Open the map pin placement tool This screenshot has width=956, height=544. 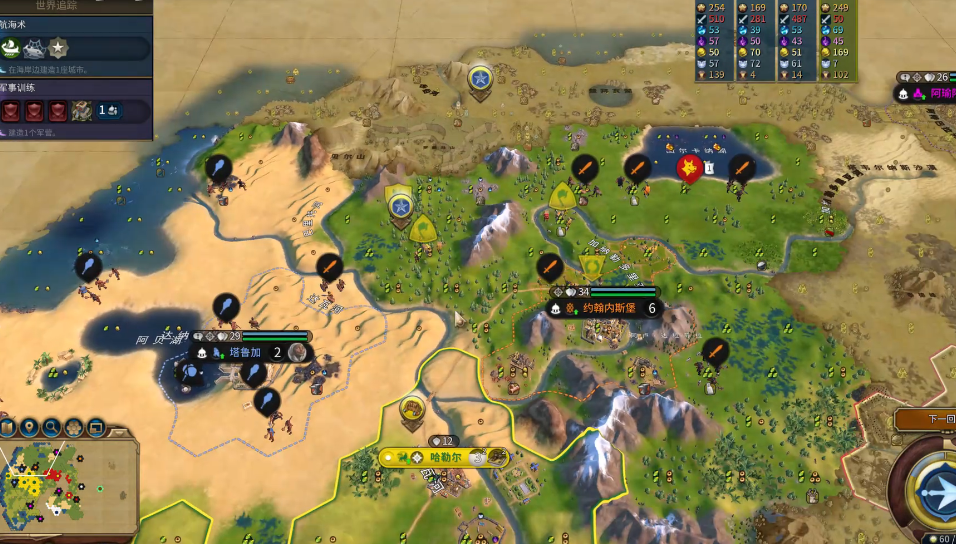(29, 427)
